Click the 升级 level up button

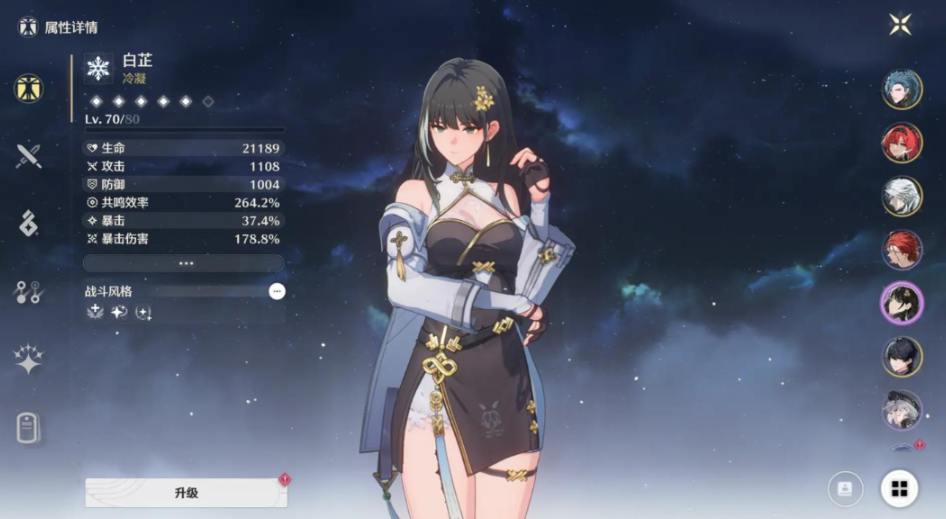click(186, 493)
